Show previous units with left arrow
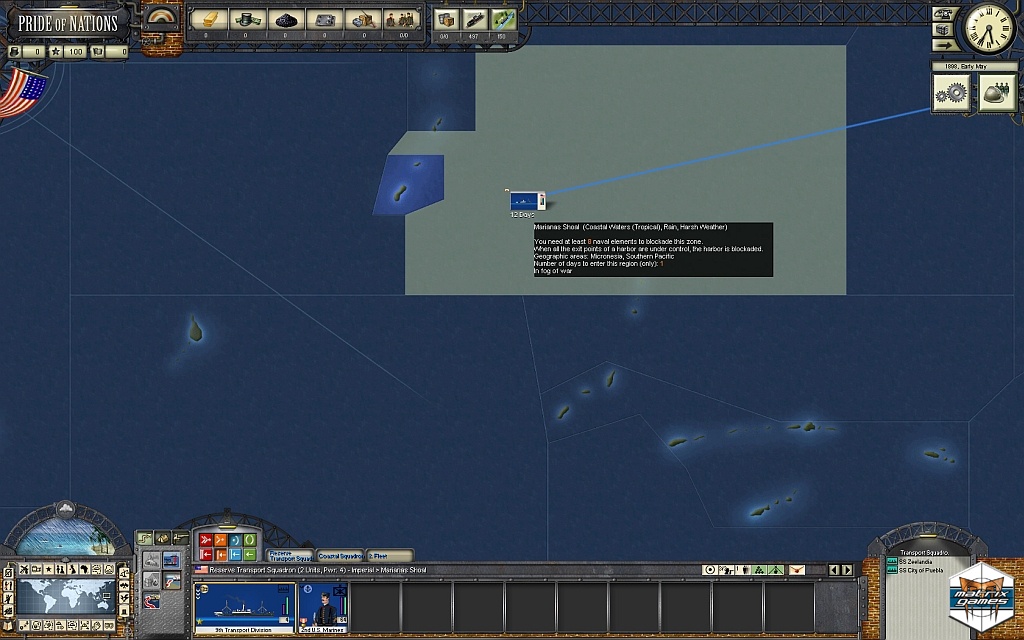Viewport: 1024px width, 640px height. pos(835,570)
